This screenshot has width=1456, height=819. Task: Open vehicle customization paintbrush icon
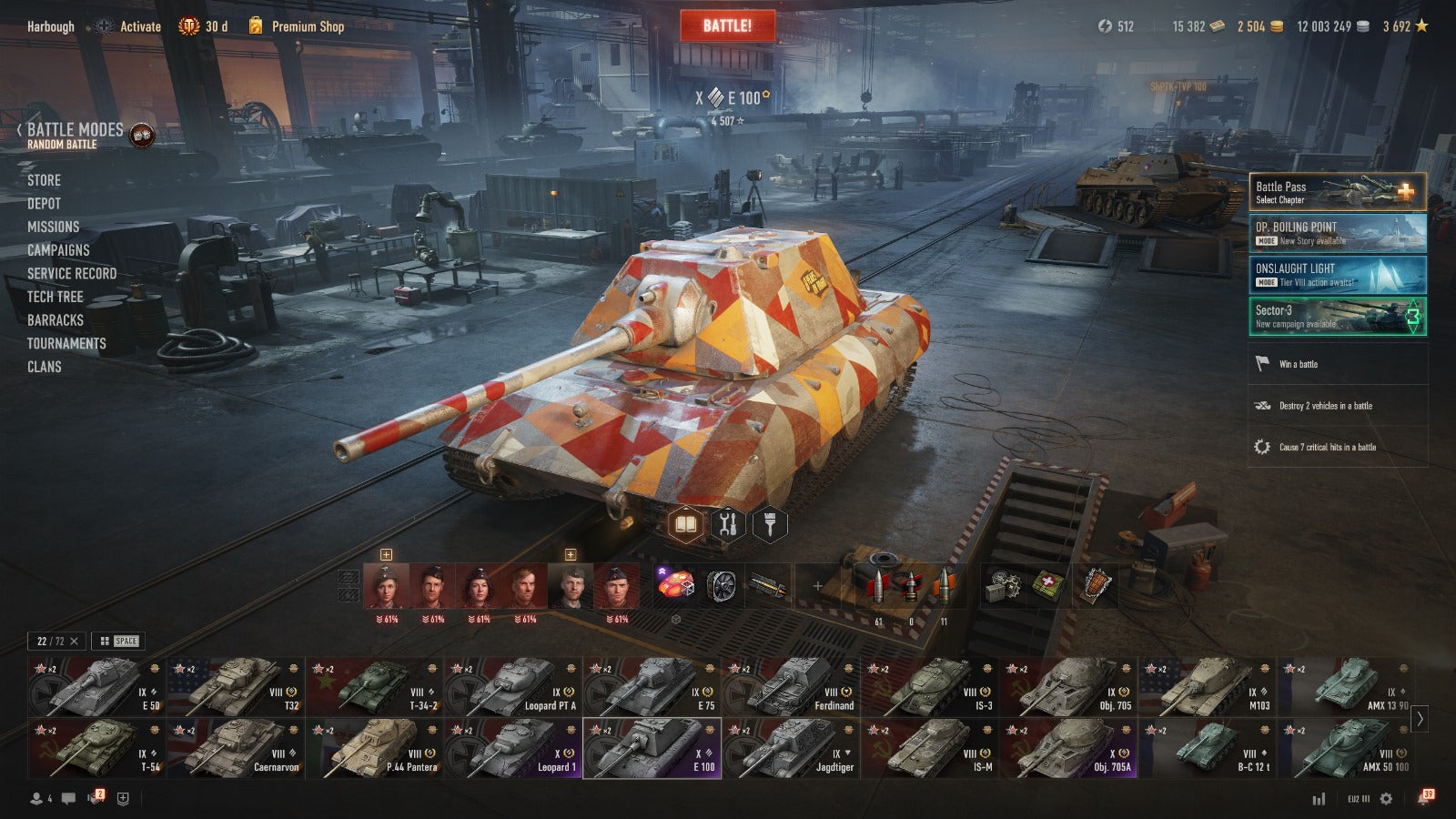tap(769, 524)
